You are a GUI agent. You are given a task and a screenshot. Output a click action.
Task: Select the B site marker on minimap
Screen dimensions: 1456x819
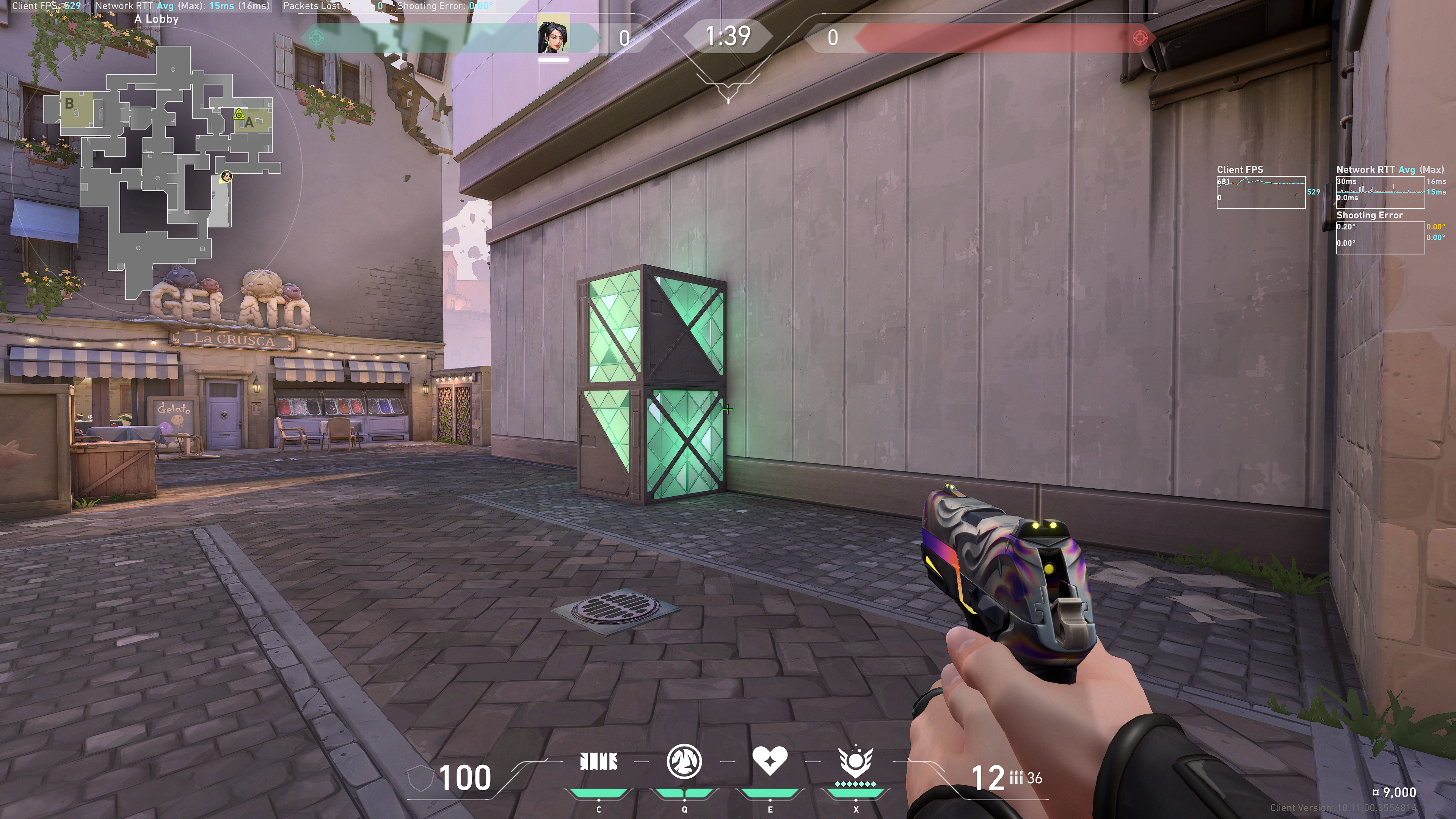point(69,104)
